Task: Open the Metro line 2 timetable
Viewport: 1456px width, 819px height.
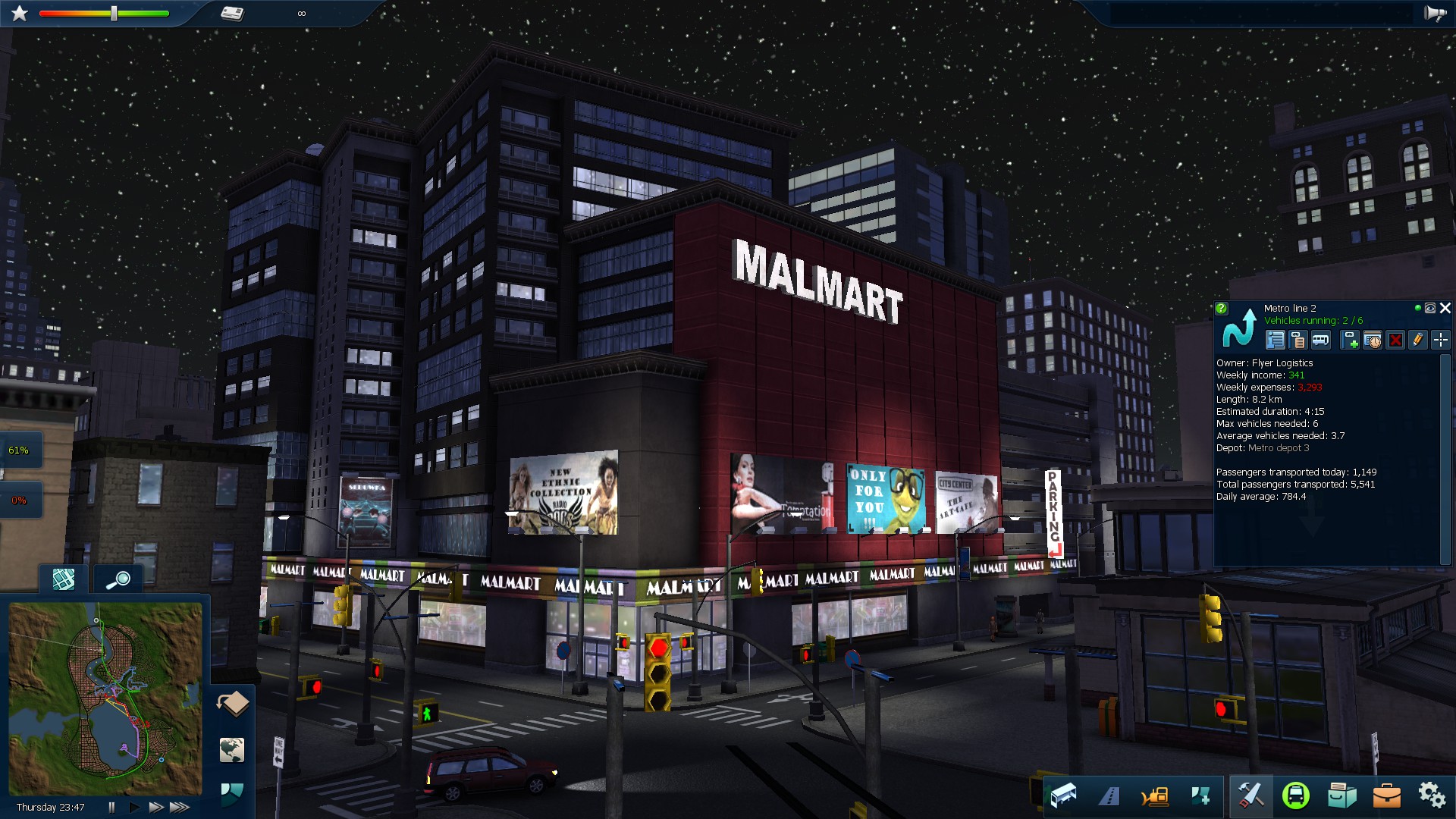Action: 1373,341
